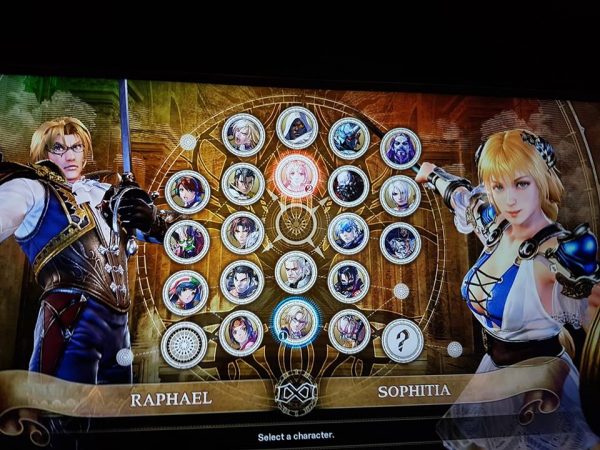Pick the girl with the green hat
600x450 pixels.
click(x=186, y=292)
